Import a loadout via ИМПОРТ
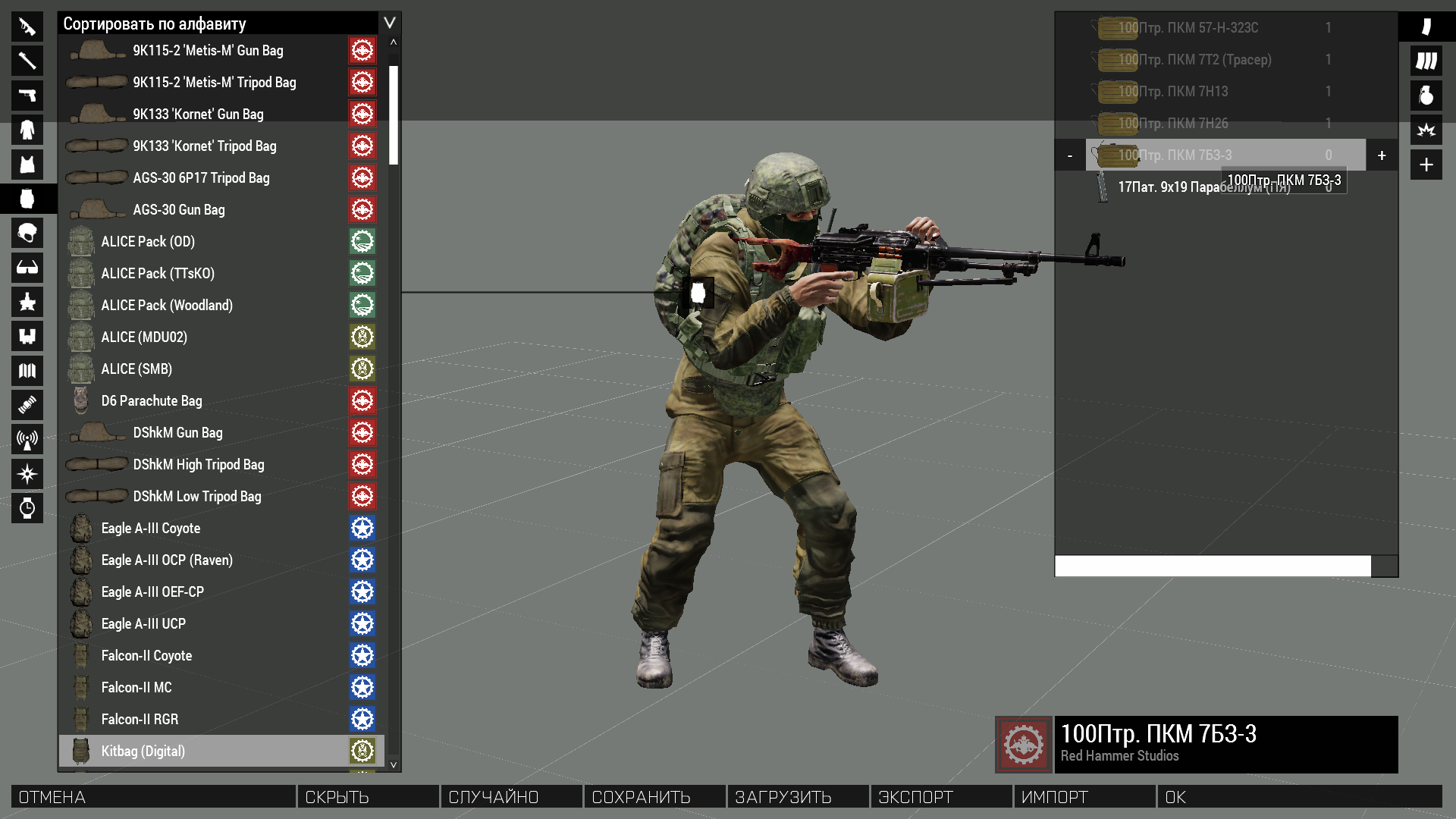 click(x=1084, y=797)
